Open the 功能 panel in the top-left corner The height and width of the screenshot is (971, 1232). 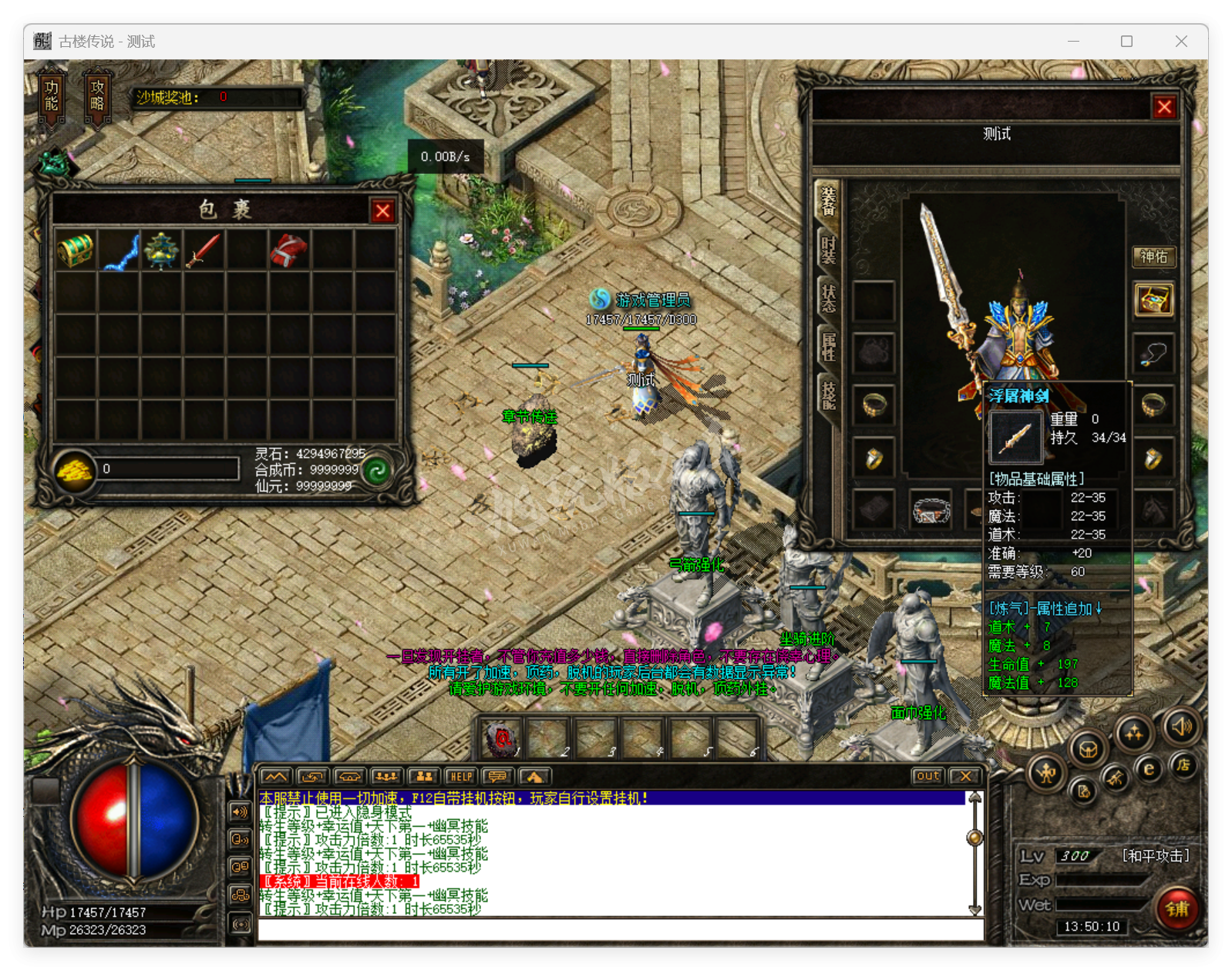(x=50, y=92)
